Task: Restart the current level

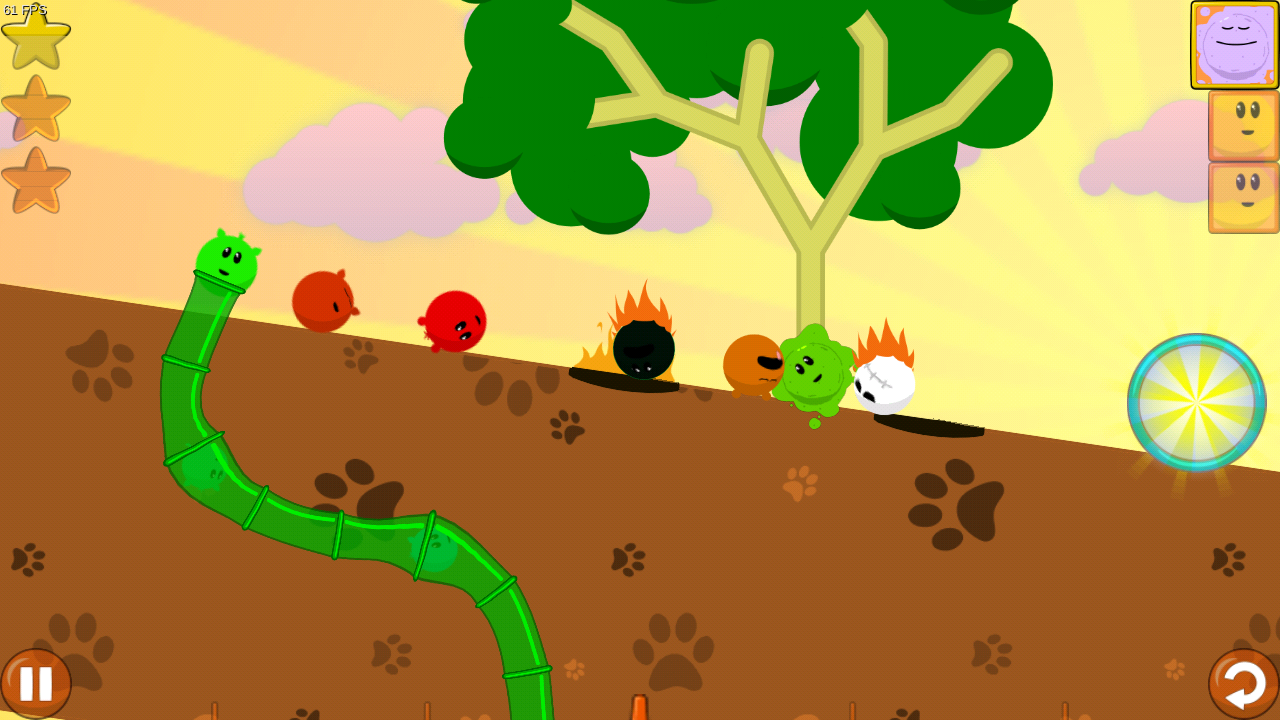Action: click(1241, 683)
